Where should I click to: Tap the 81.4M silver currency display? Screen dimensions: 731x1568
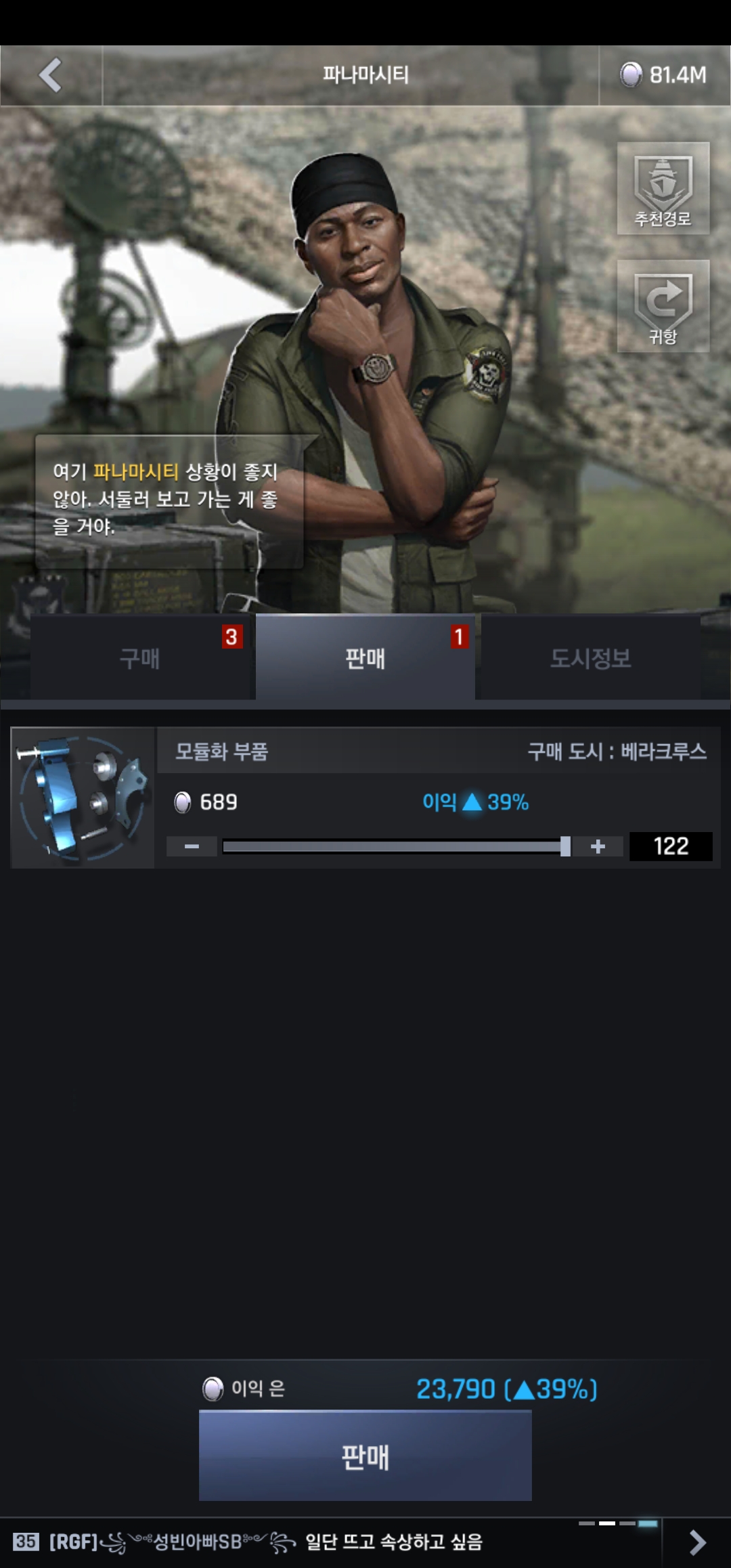tap(665, 75)
